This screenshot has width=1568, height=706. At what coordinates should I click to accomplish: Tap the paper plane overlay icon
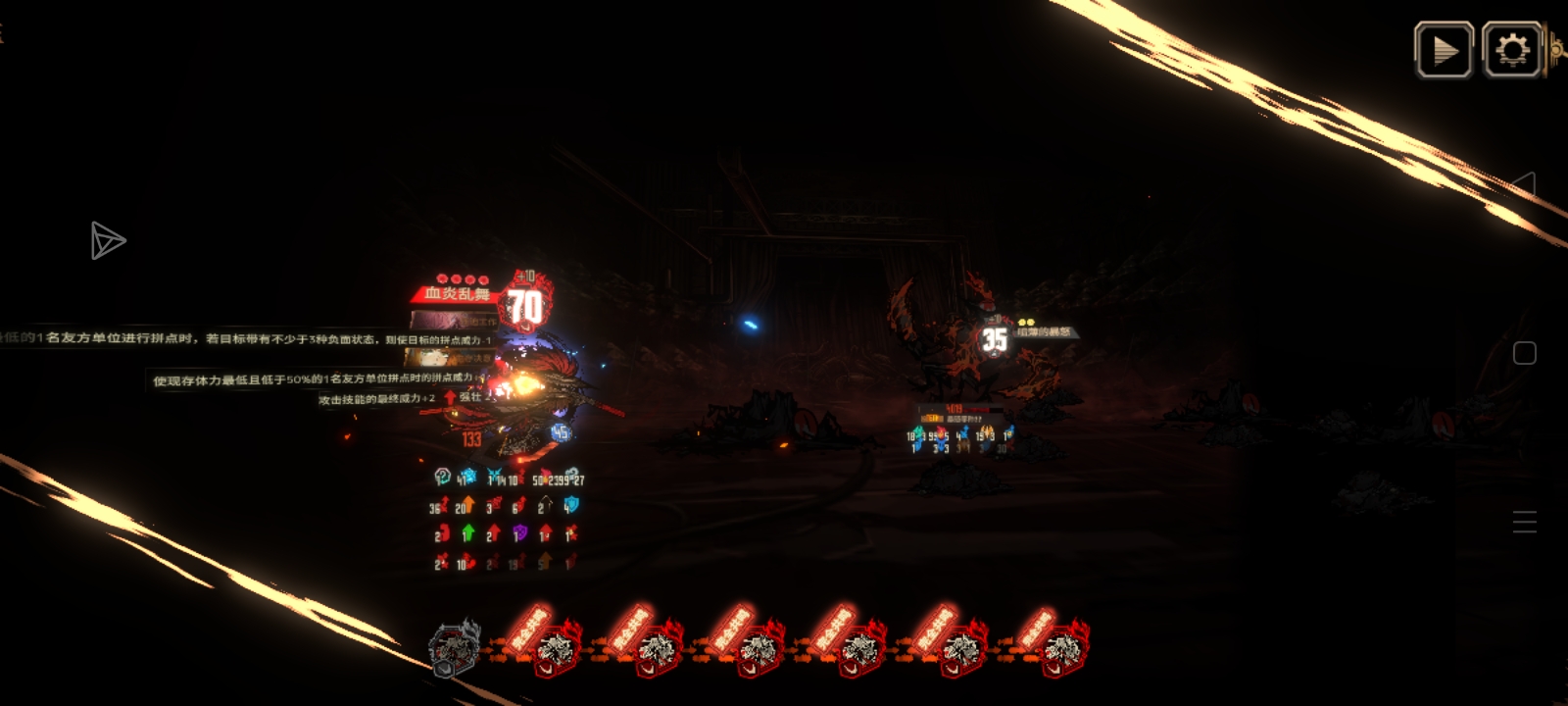pyautogui.click(x=107, y=241)
